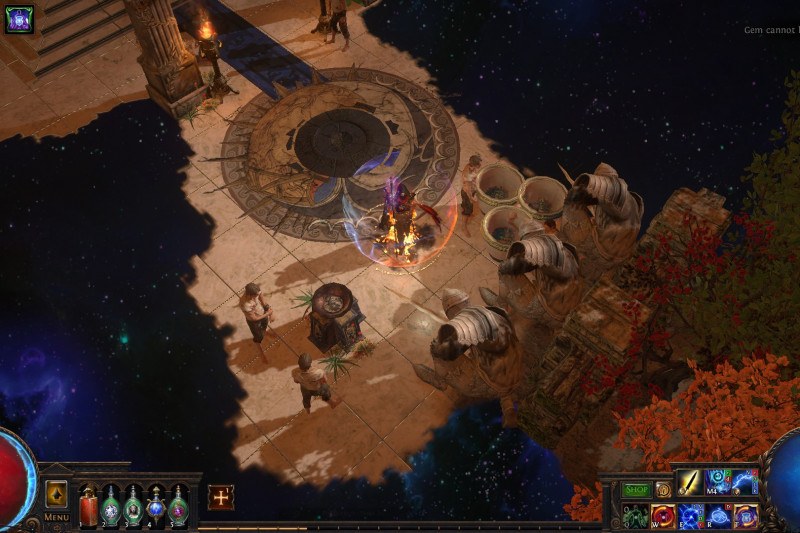
Task: Click the orange cross level-up icon
Action: 221,497
